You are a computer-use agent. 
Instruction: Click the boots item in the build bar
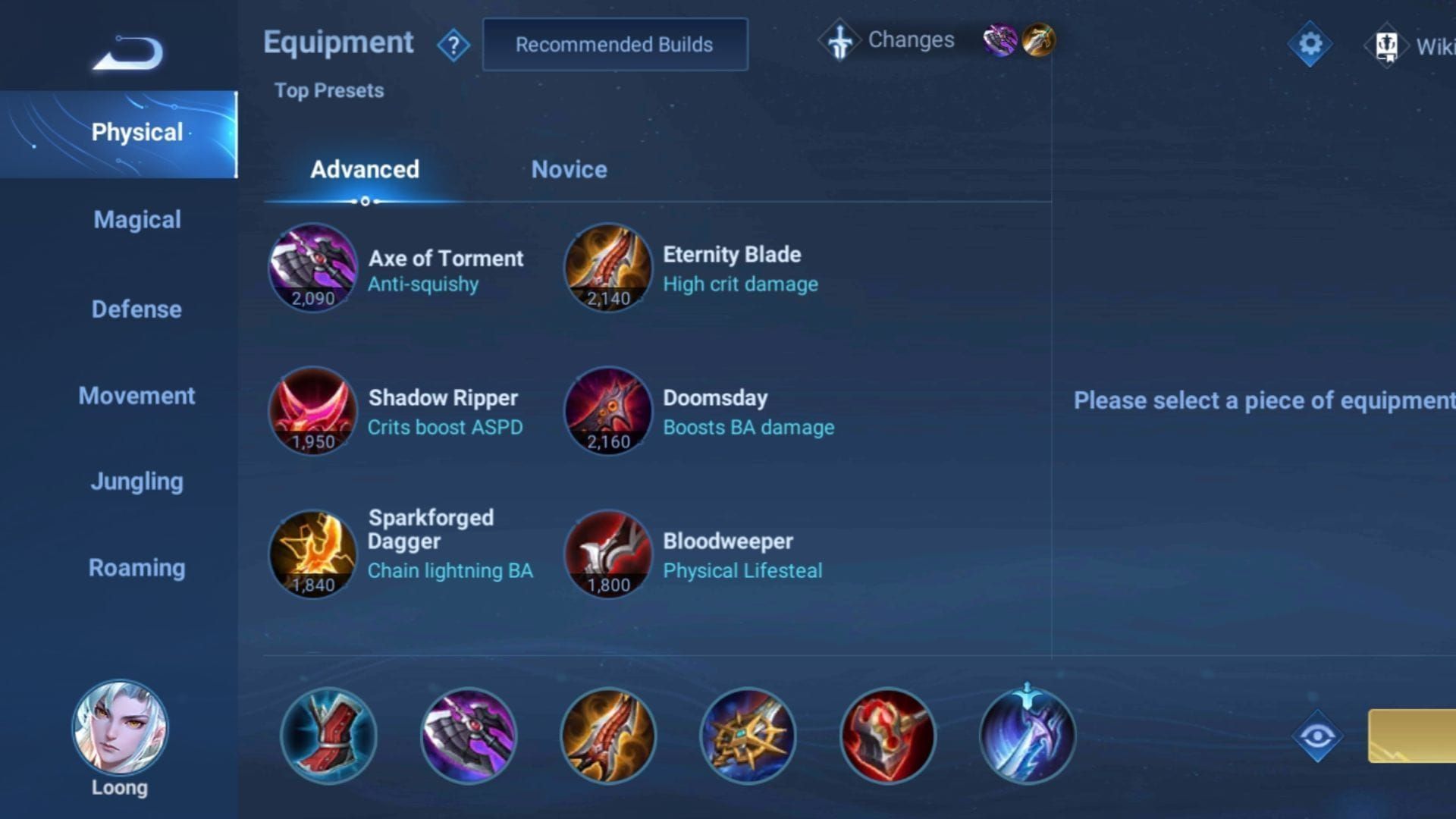pos(328,736)
